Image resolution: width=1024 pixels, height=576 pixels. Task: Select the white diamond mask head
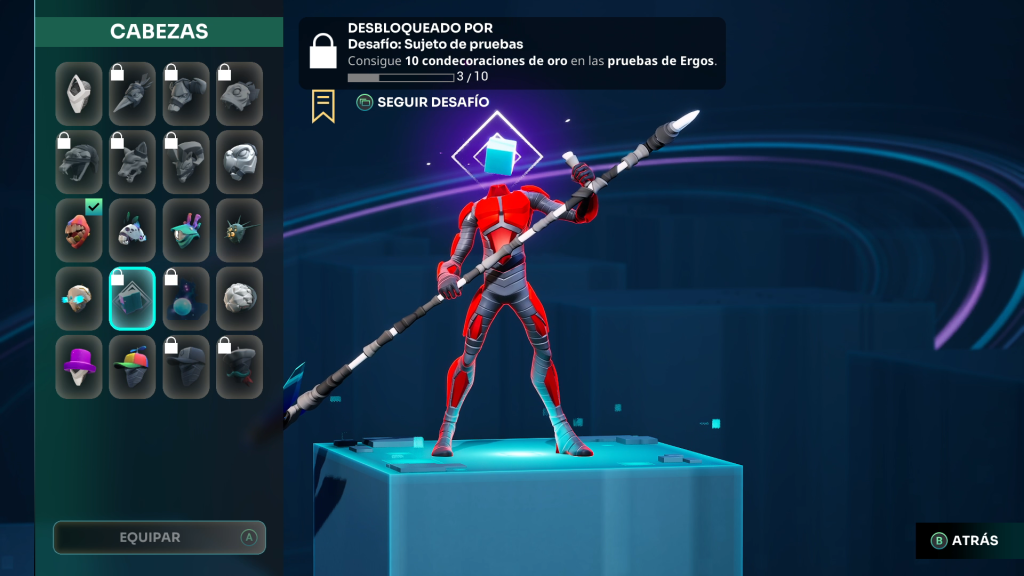79,94
